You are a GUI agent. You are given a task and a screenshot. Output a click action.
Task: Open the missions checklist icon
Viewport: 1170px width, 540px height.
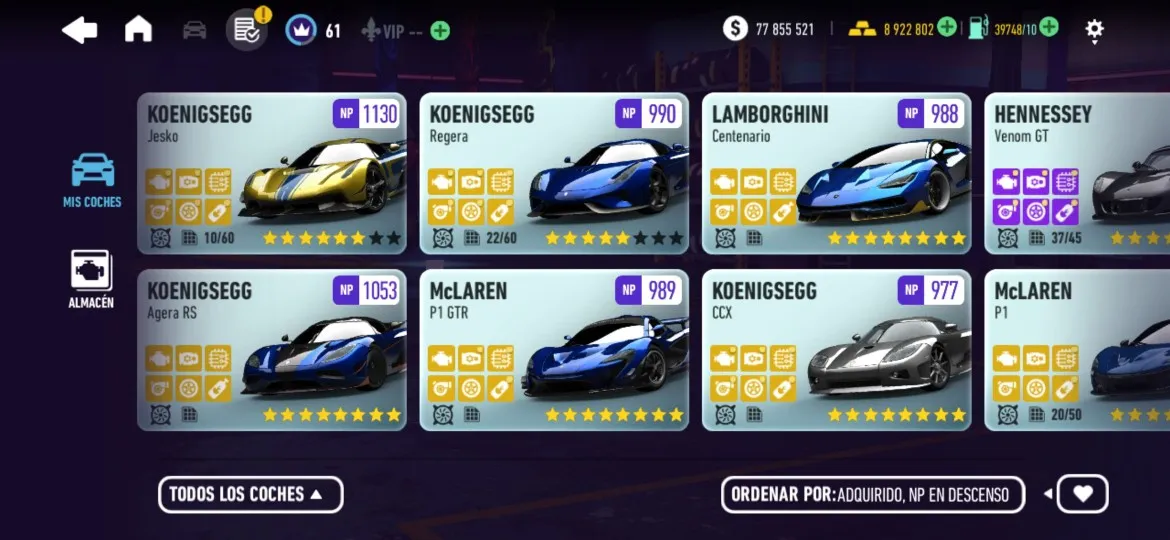coord(246,30)
